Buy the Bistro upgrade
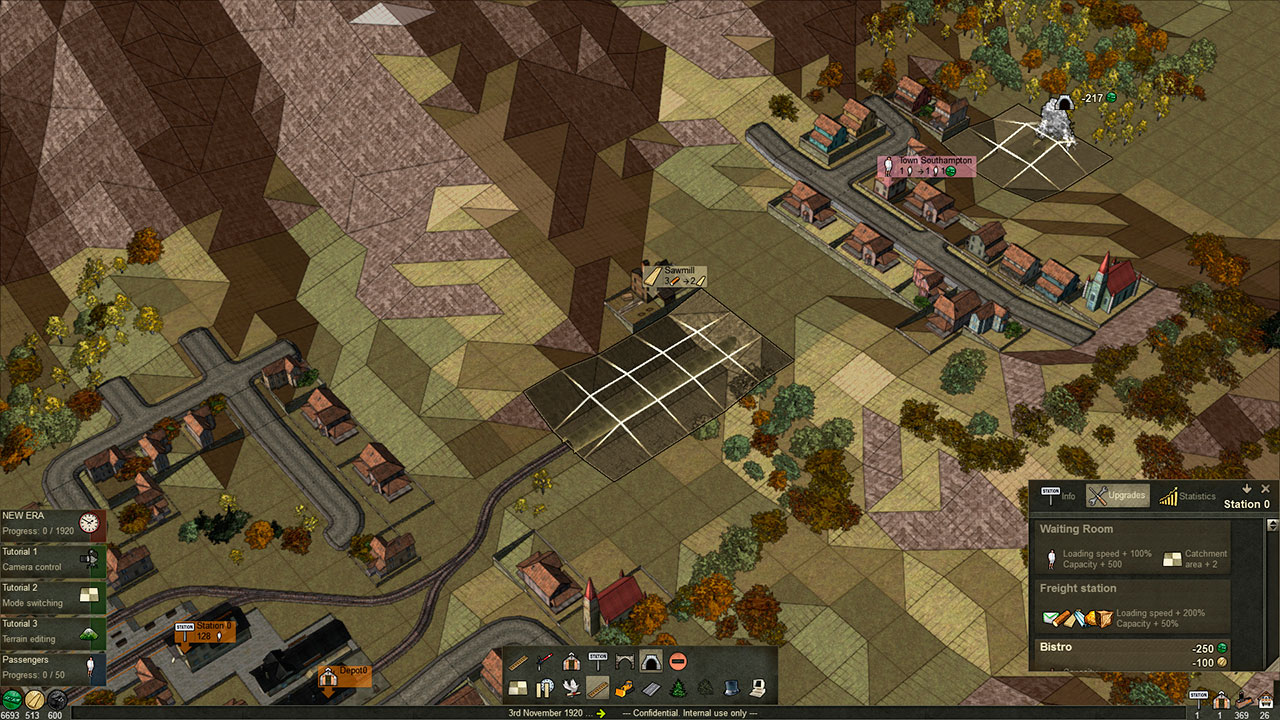This screenshot has height=720, width=1280. click(x=1130, y=654)
